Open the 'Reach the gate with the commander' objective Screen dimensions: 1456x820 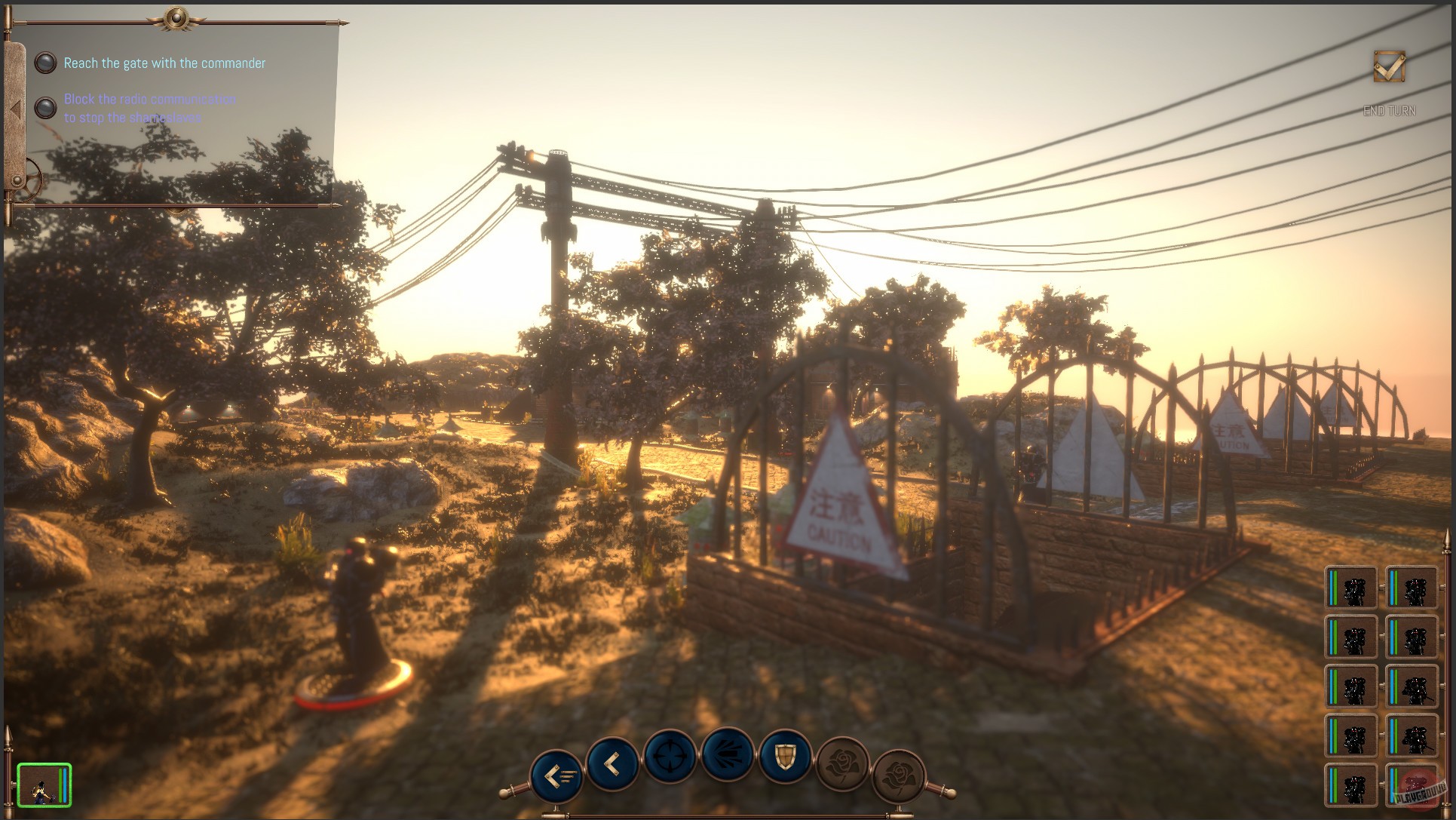coord(164,63)
